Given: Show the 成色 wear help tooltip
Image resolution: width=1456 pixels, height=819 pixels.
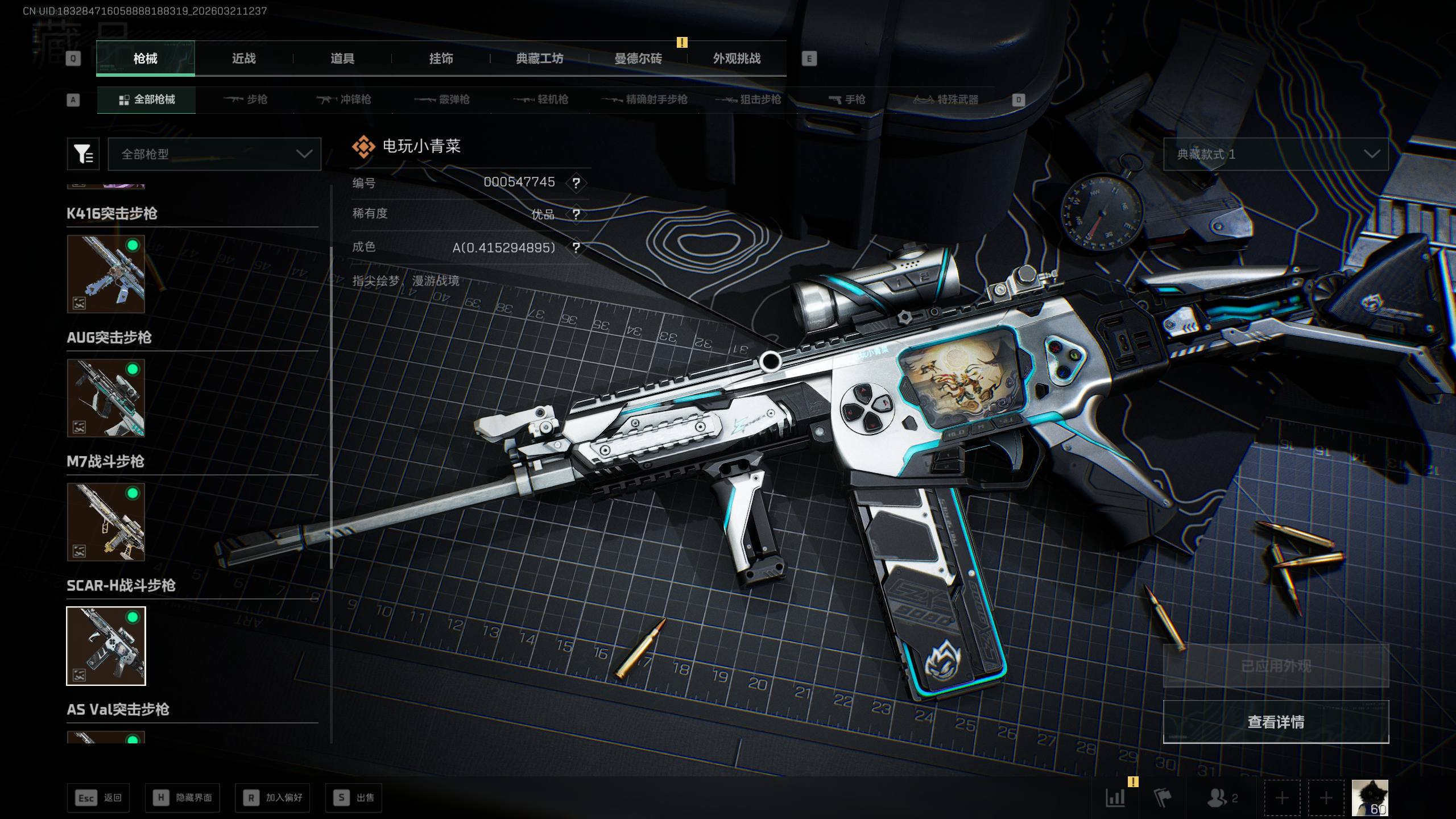Looking at the screenshot, I should pyautogui.click(x=576, y=248).
